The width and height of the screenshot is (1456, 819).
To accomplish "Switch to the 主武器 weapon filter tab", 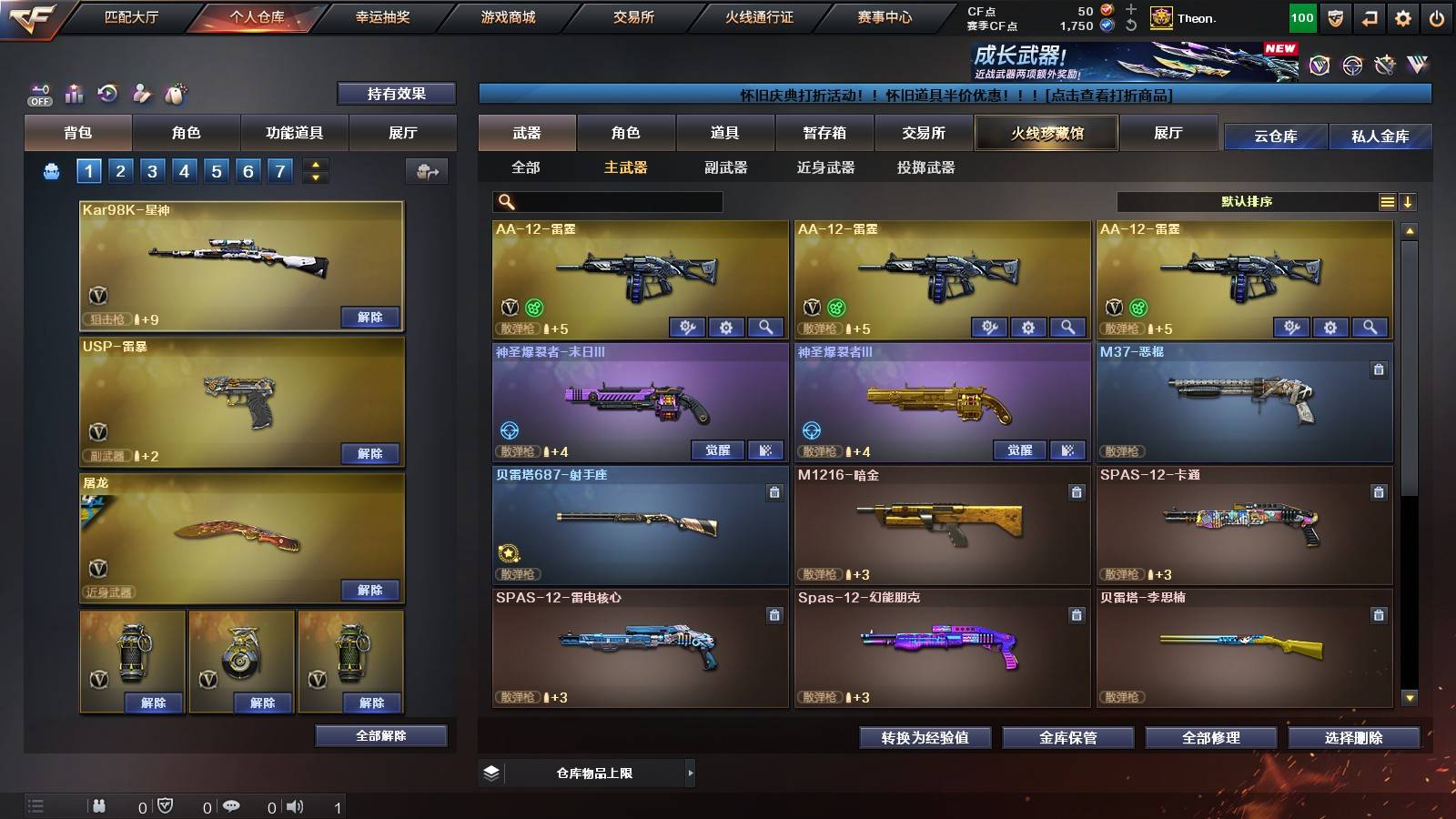I will point(626,168).
